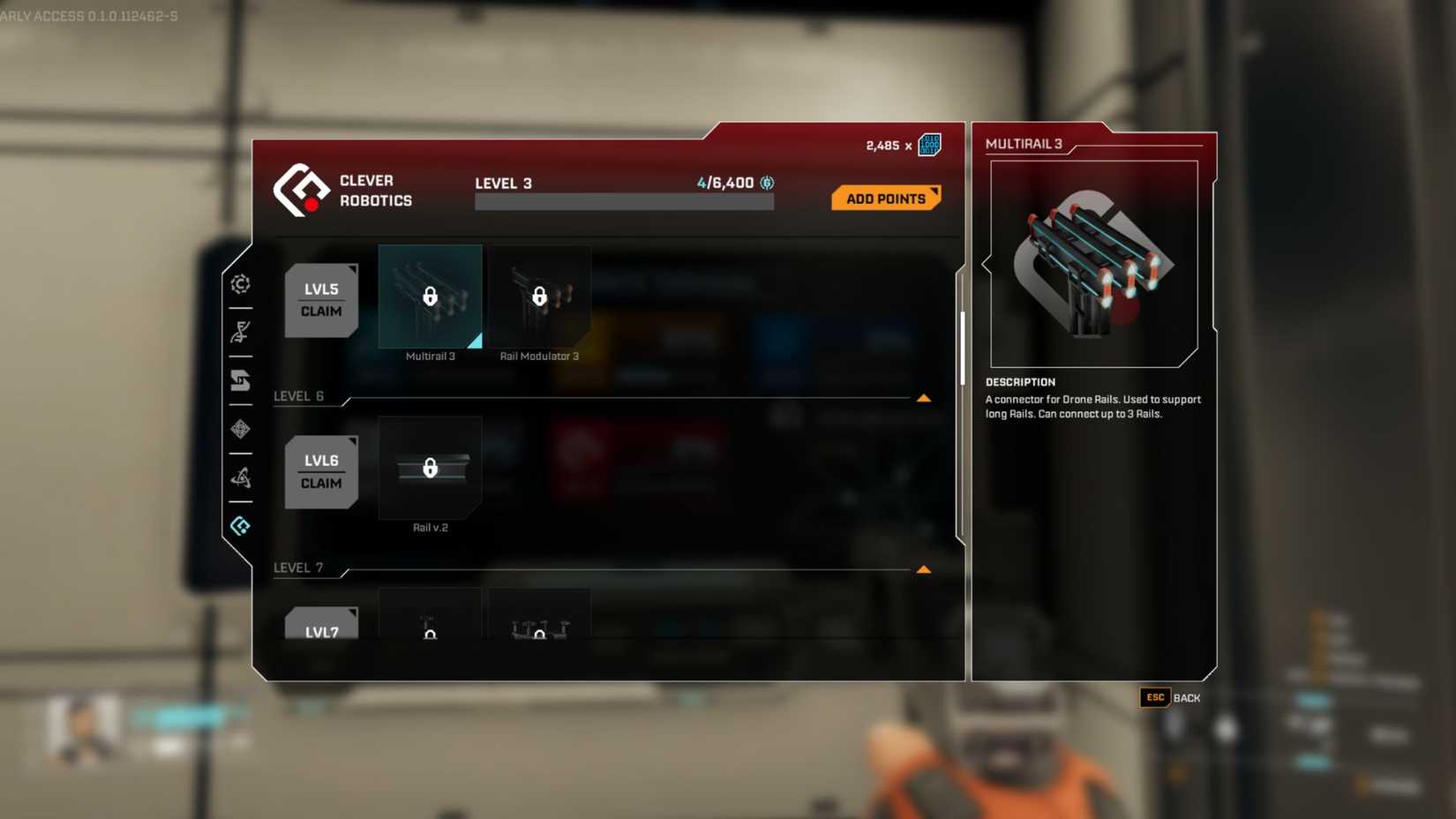Collapse the Level 7 section arrow
1456x819 pixels.
coord(924,569)
